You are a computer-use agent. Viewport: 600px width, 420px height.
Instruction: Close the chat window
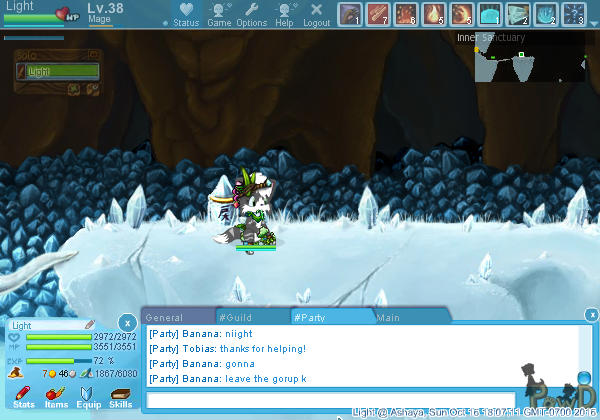click(x=592, y=316)
